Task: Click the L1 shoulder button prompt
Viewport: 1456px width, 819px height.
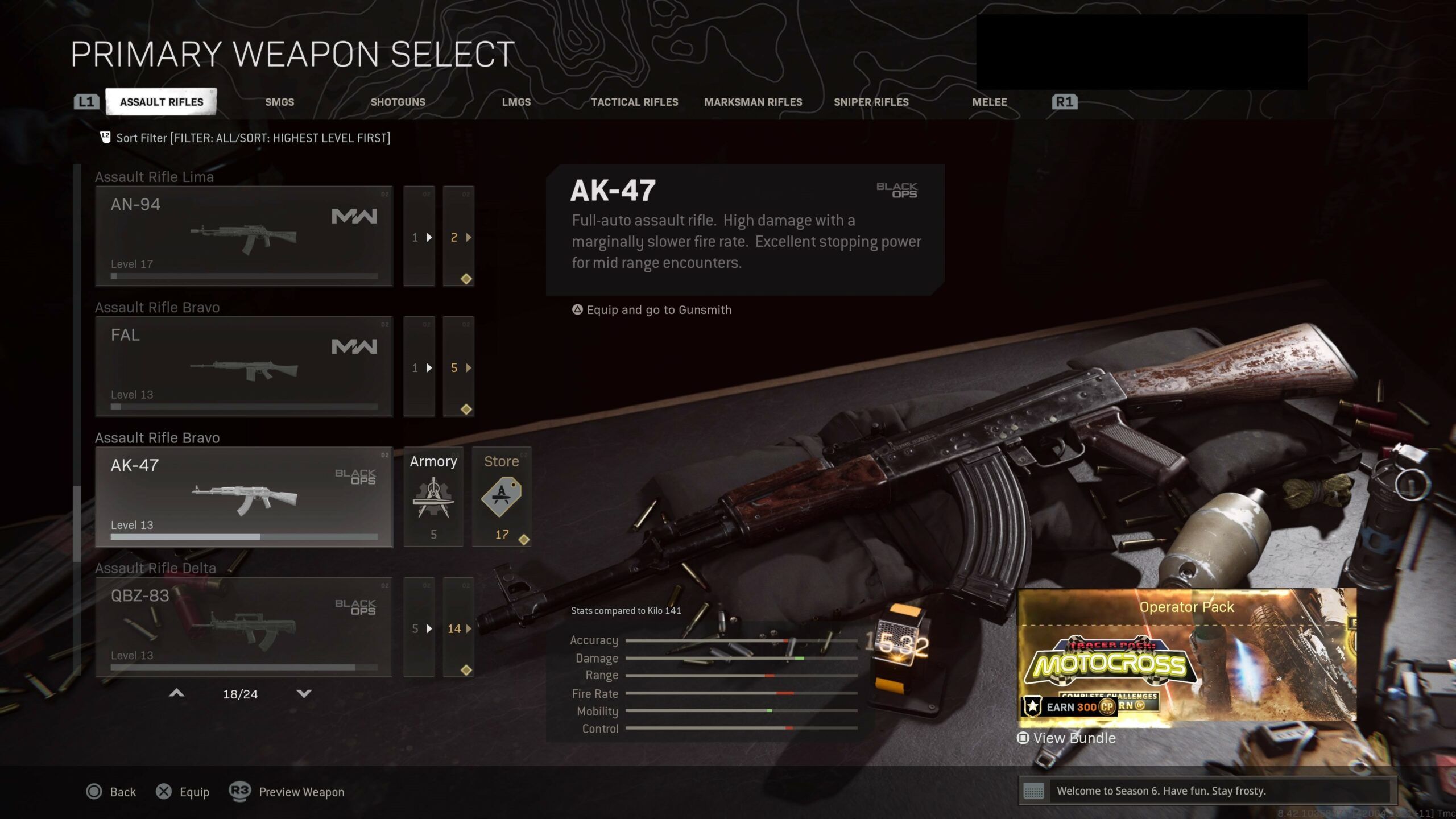Action: (x=86, y=101)
